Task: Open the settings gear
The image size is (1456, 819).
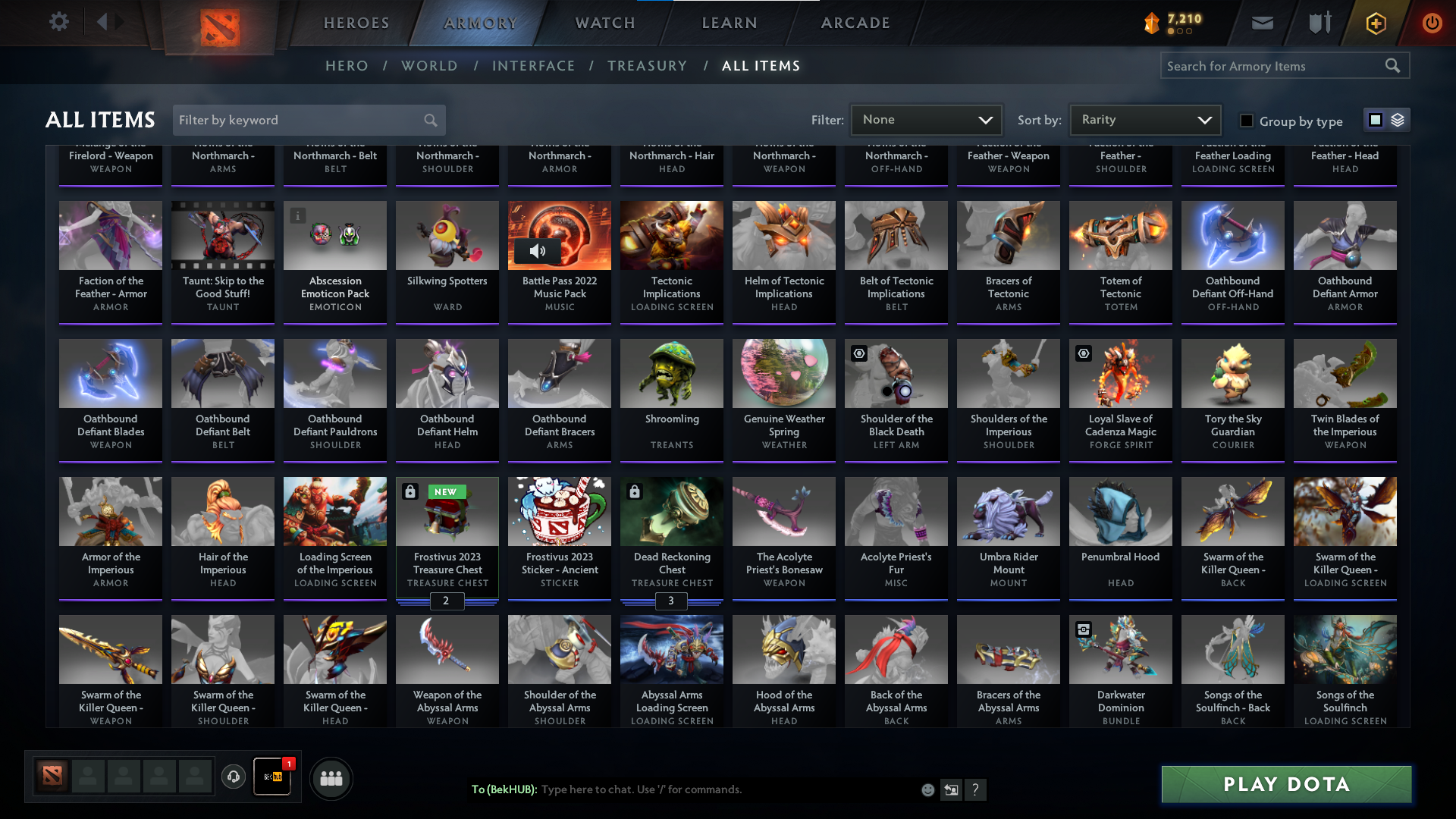Action: [x=59, y=21]
